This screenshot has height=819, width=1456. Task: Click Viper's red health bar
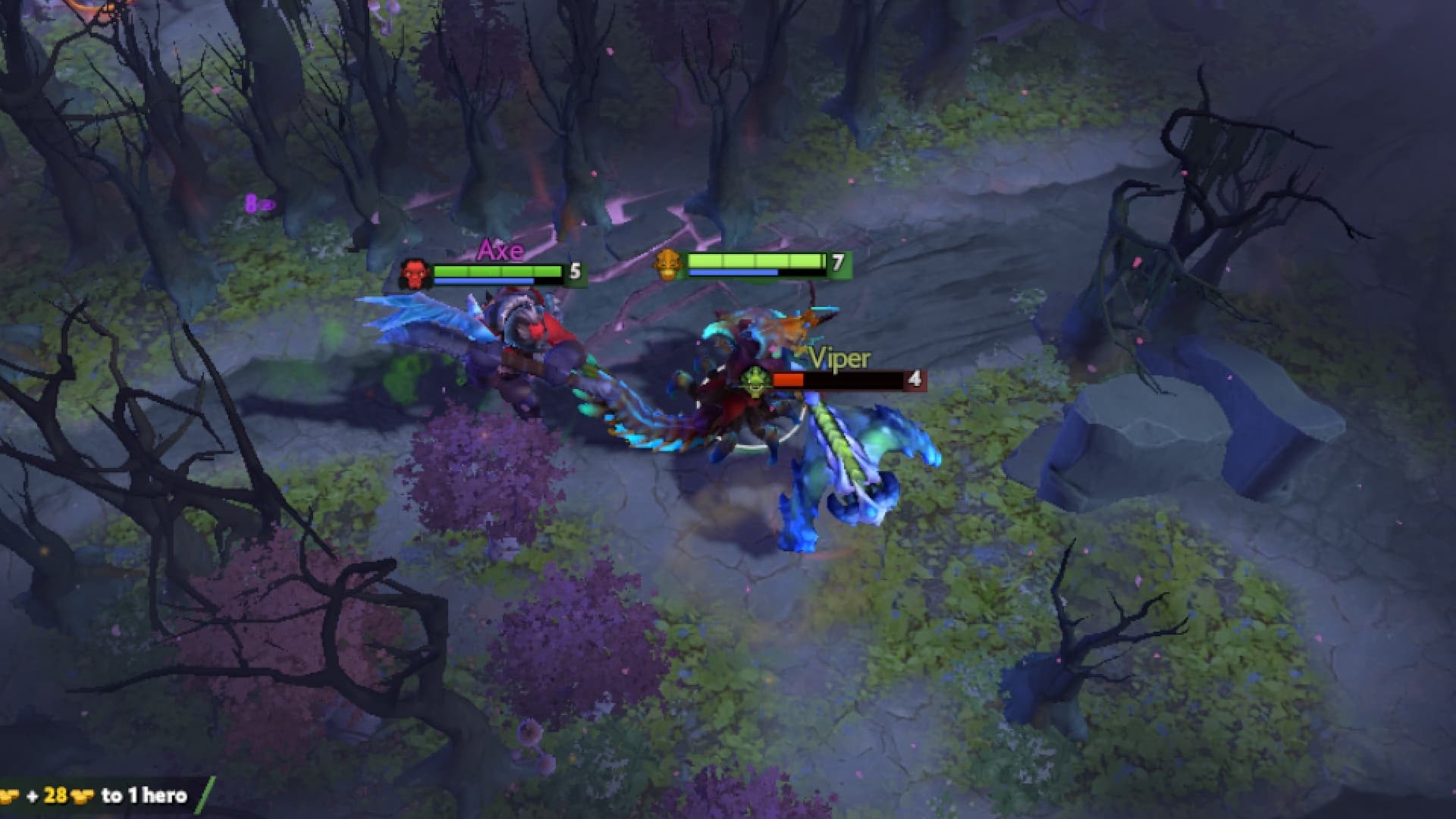click(x=789, y=379)
